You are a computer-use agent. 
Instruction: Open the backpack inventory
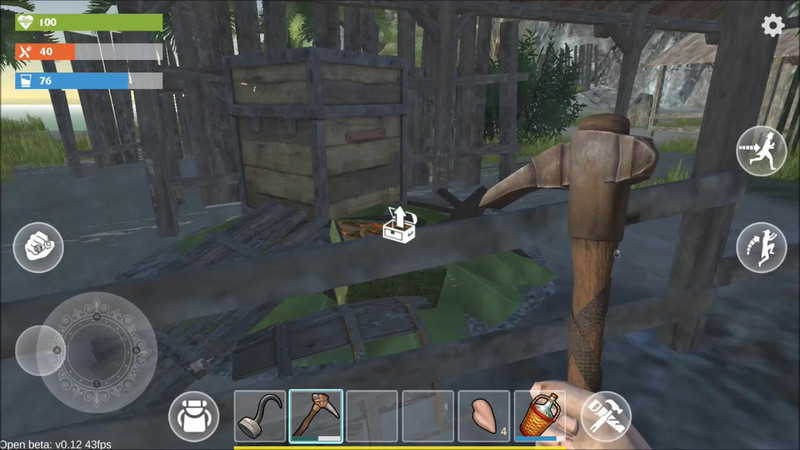(x=194, y=416)
